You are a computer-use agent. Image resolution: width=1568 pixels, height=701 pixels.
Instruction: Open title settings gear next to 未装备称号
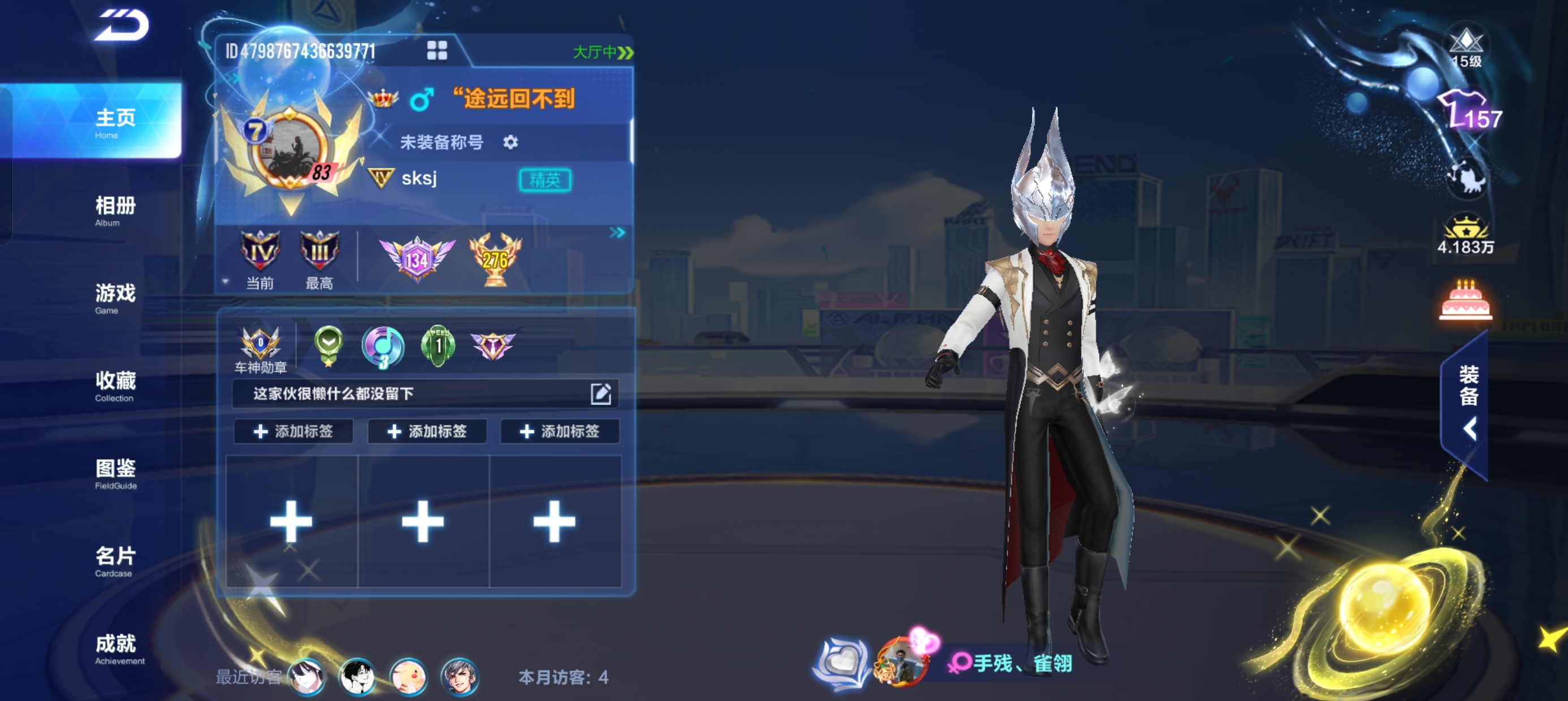[510, 142]
